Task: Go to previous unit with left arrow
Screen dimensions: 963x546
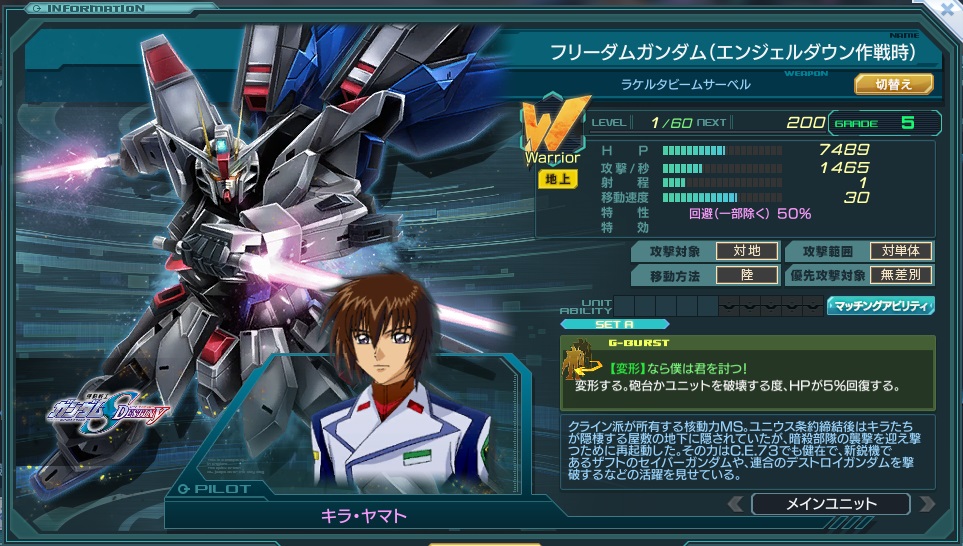Action: [x=735, y=504]
